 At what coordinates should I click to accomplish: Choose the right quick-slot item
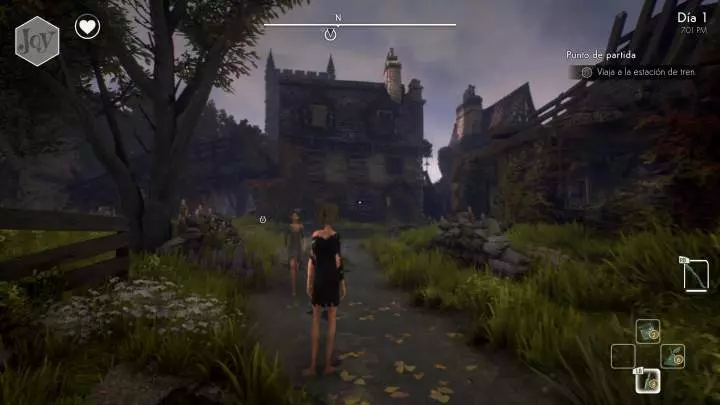(x=673, y=356)
